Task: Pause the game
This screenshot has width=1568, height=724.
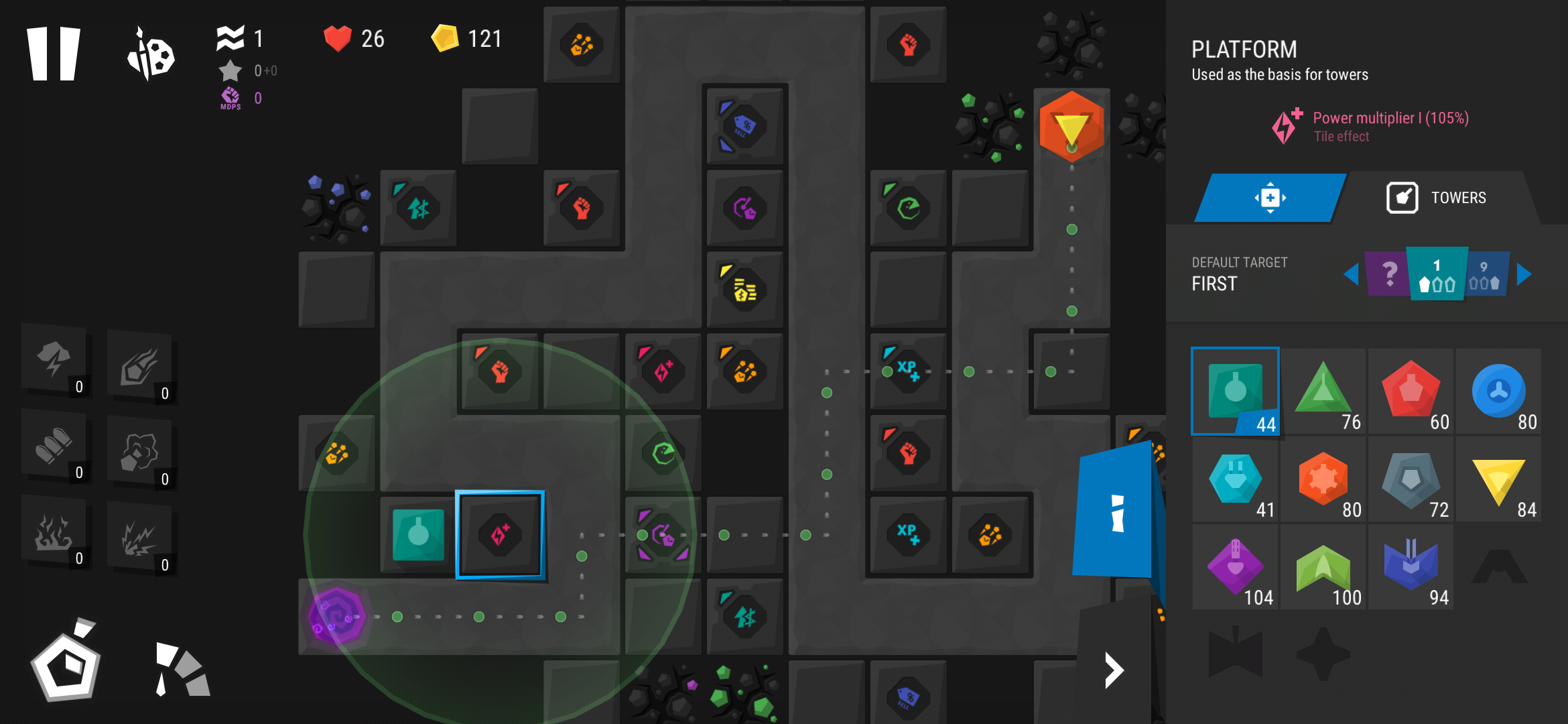Action: point(54,54)
